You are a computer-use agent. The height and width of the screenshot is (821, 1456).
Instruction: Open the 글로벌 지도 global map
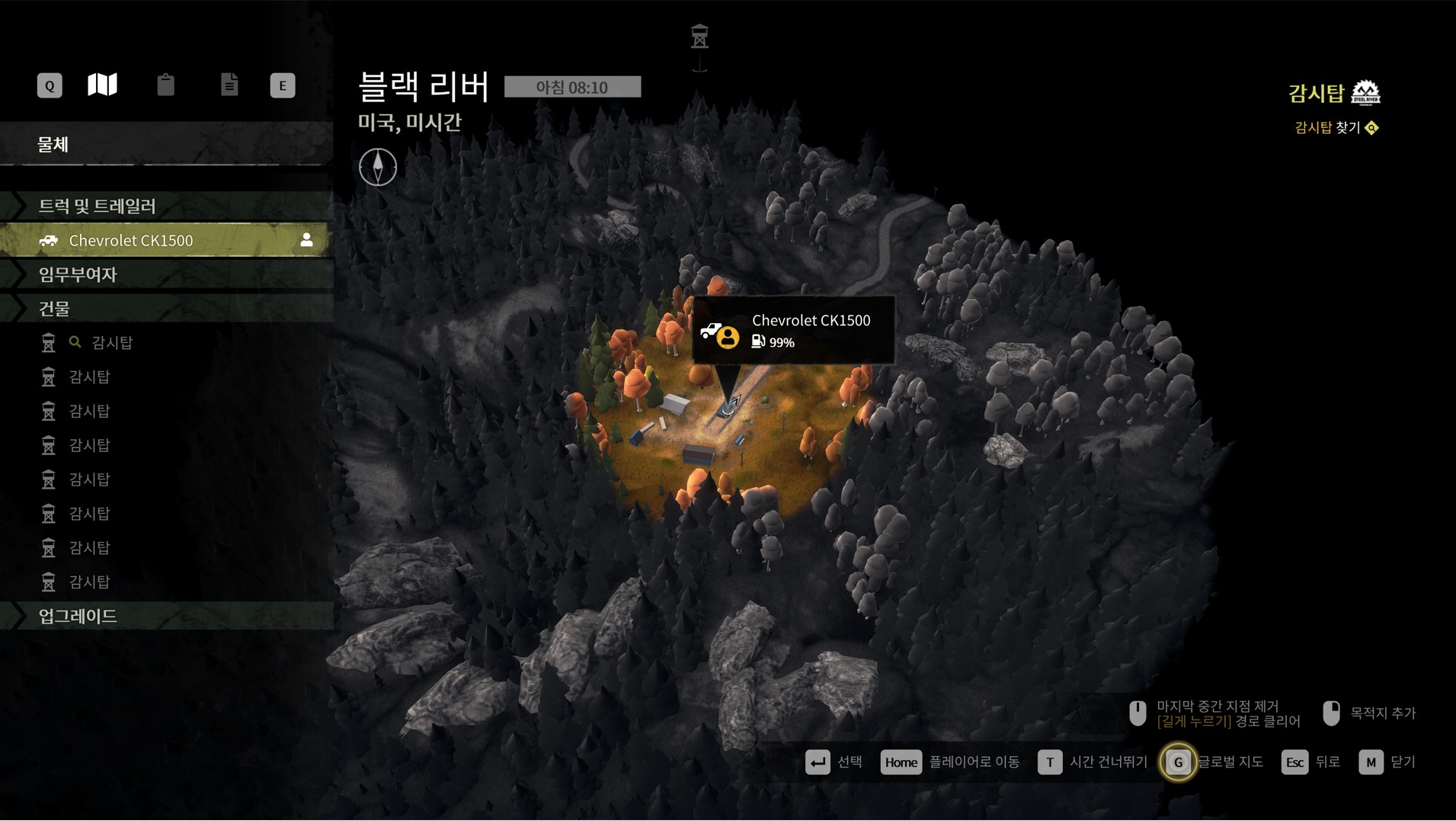[1211, 762]
